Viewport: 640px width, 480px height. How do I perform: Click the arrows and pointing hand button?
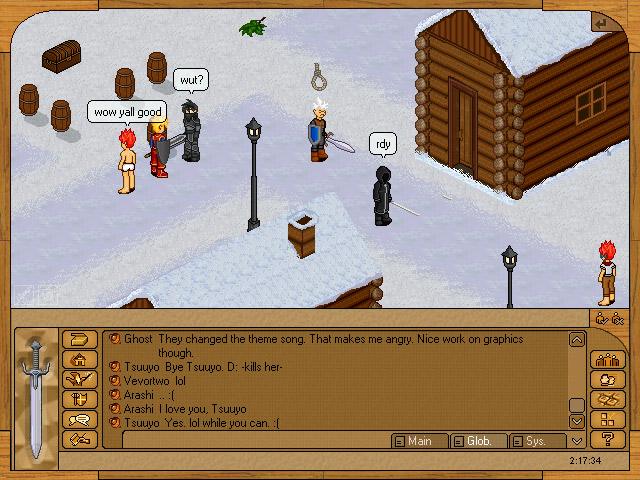tap(79, 379)
